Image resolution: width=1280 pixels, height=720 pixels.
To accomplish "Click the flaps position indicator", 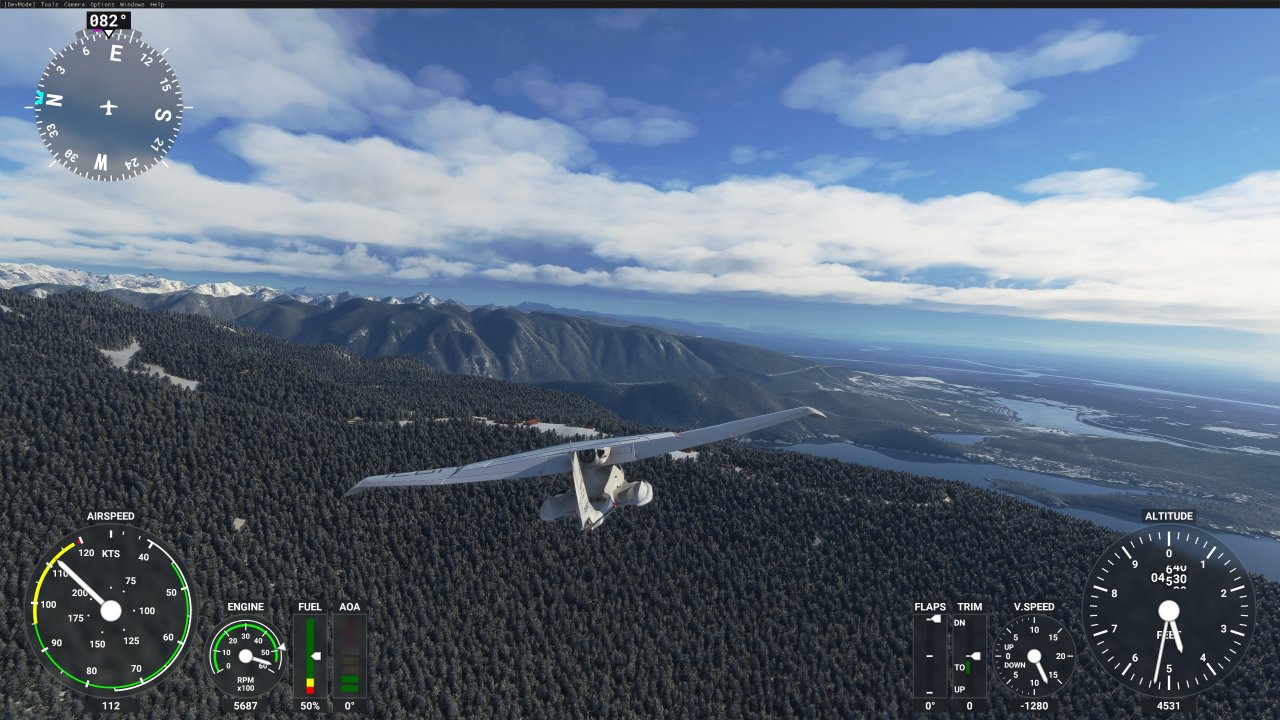I will pyautogui.click(x=930, y=656).
